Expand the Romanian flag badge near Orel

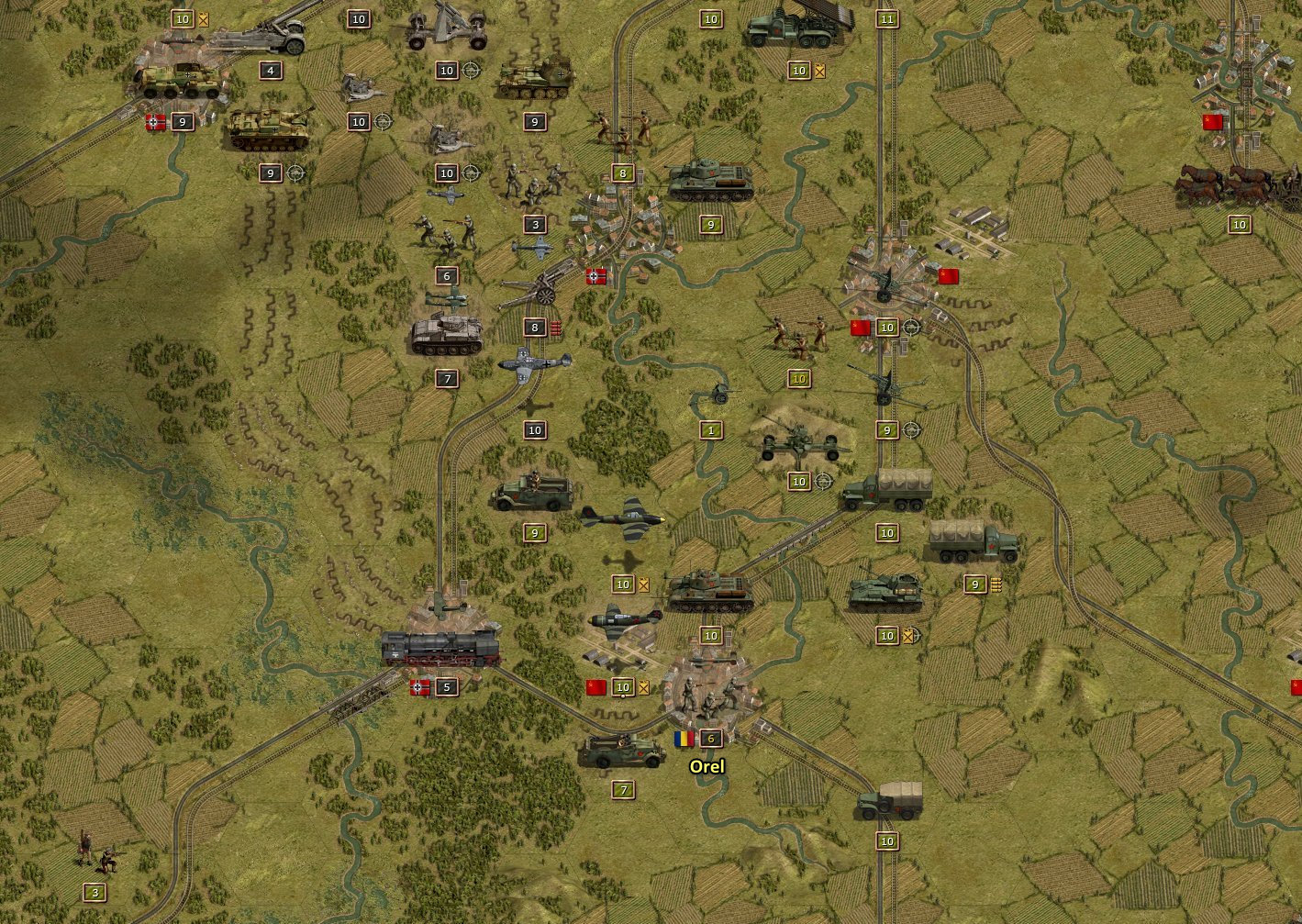684,737
